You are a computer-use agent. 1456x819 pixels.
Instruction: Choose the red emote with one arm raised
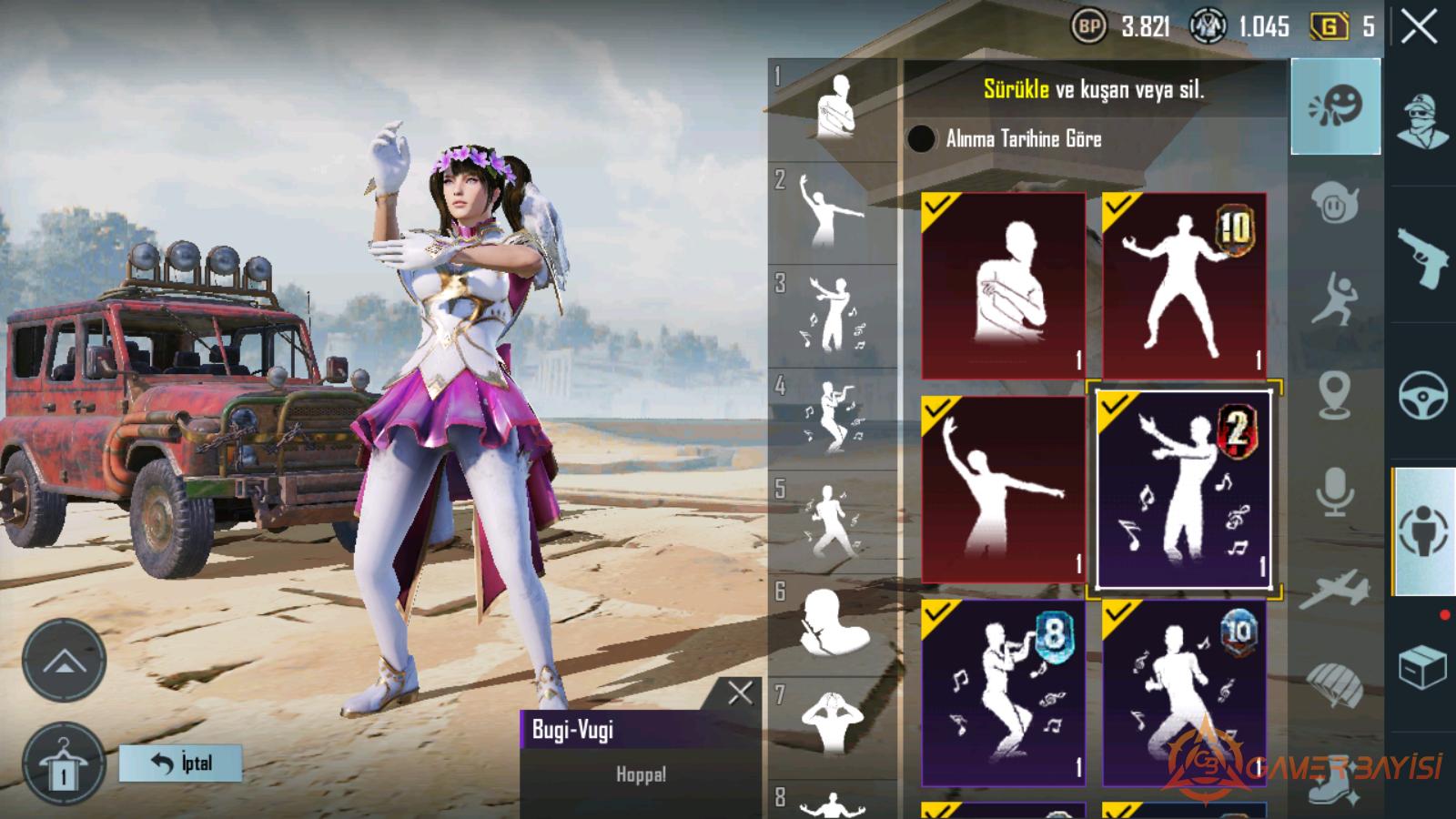pos(1003,490)
